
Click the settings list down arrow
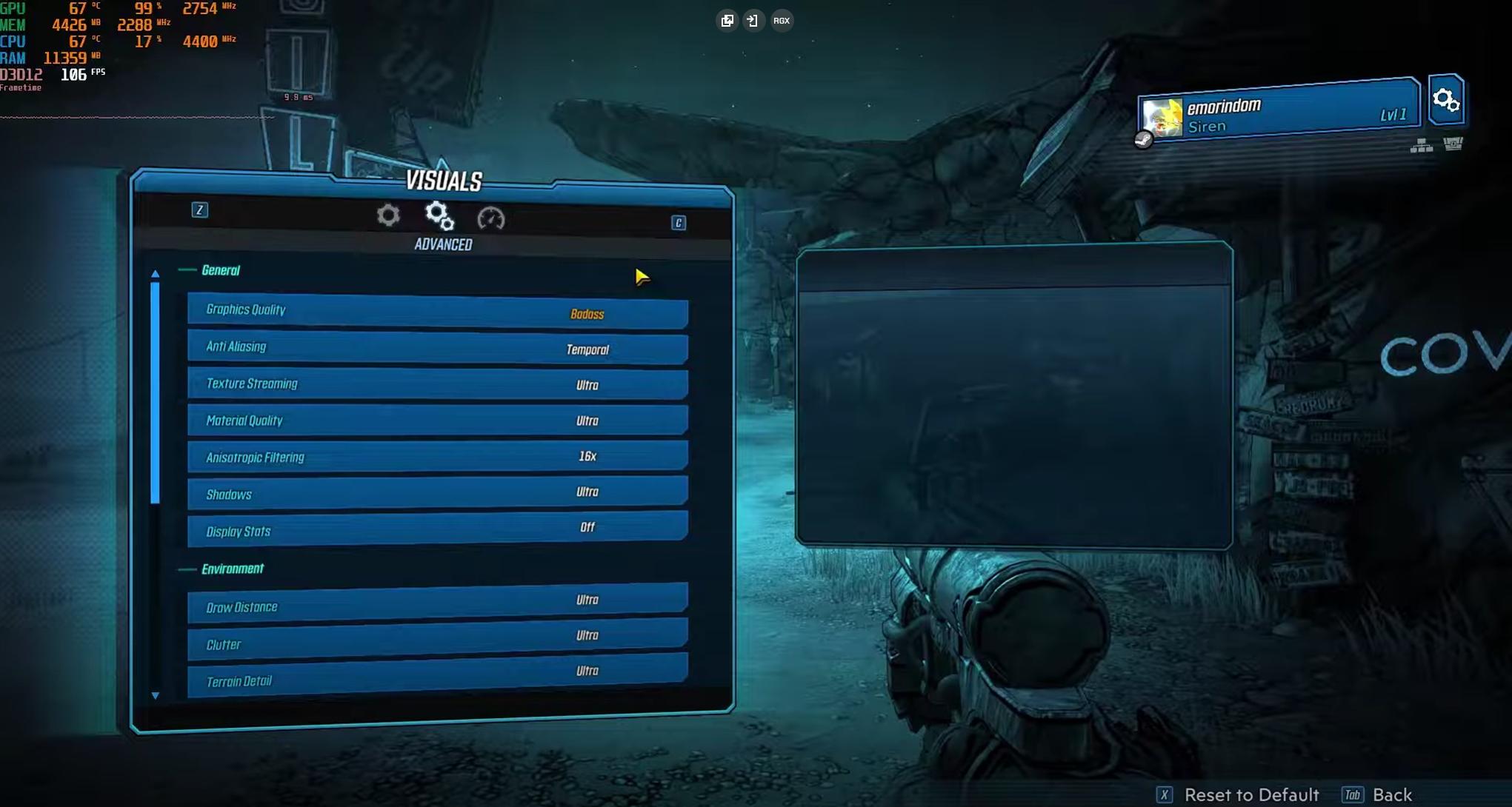[155, 696]
